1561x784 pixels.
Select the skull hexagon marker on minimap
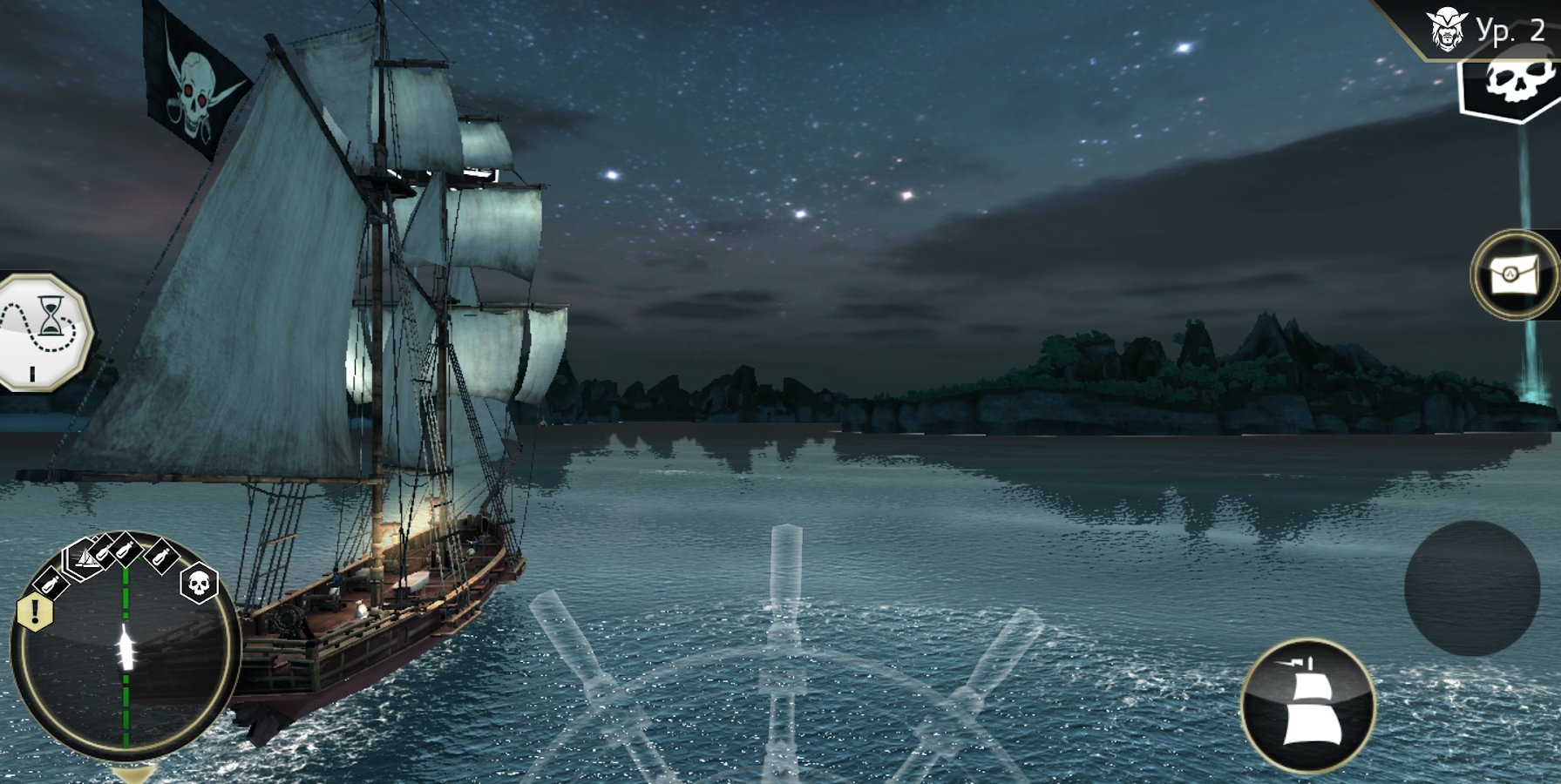pos(199,583)
